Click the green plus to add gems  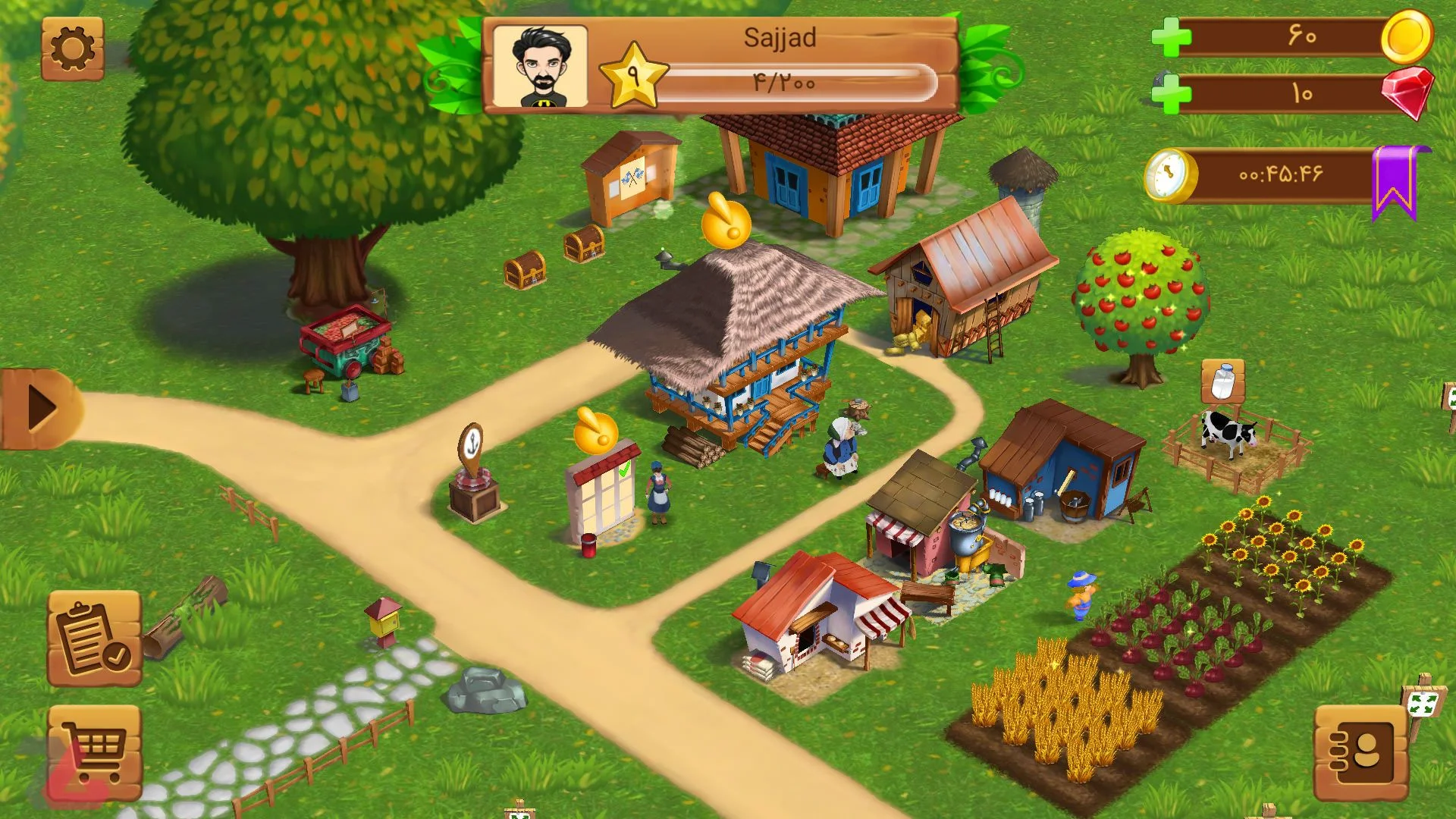coord(1171,95)
